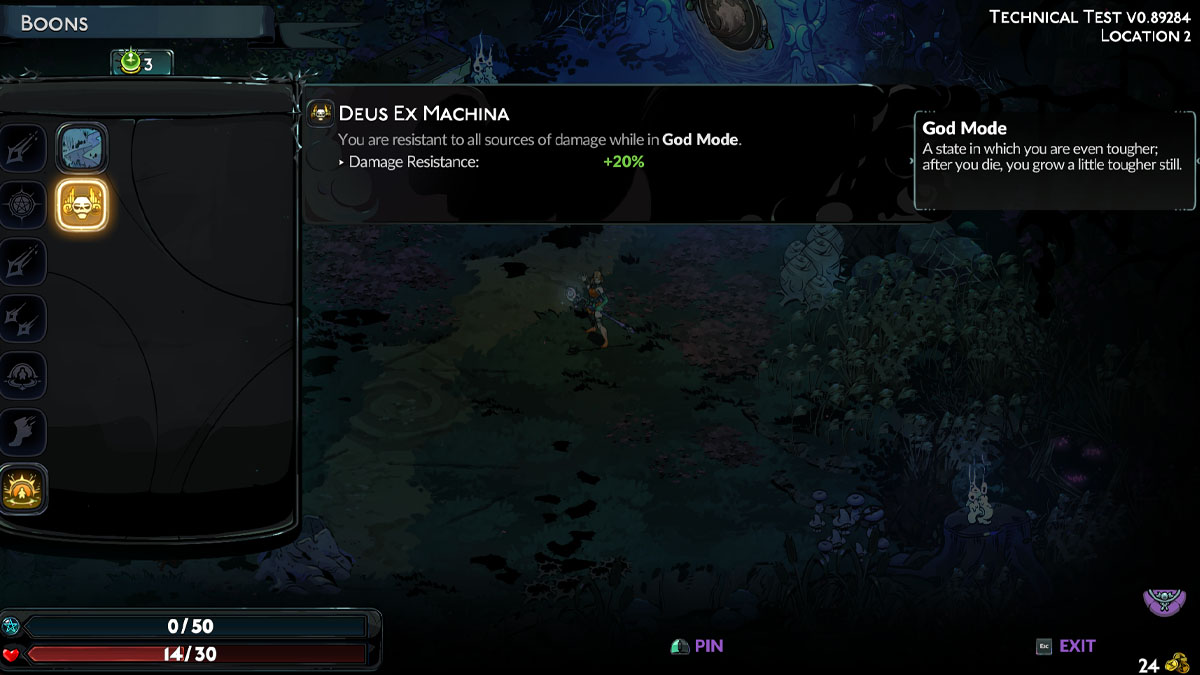Select the empty pentagram cast slot
The width and height of the screenshot is (1200, 675).
(x=20, y=204)
